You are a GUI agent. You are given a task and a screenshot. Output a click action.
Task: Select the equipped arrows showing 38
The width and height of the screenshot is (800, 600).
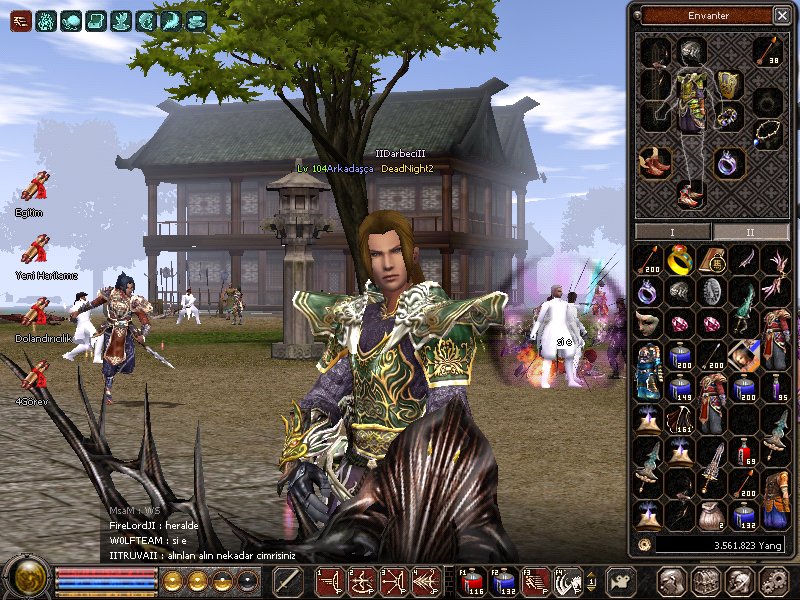pos(767,50)
